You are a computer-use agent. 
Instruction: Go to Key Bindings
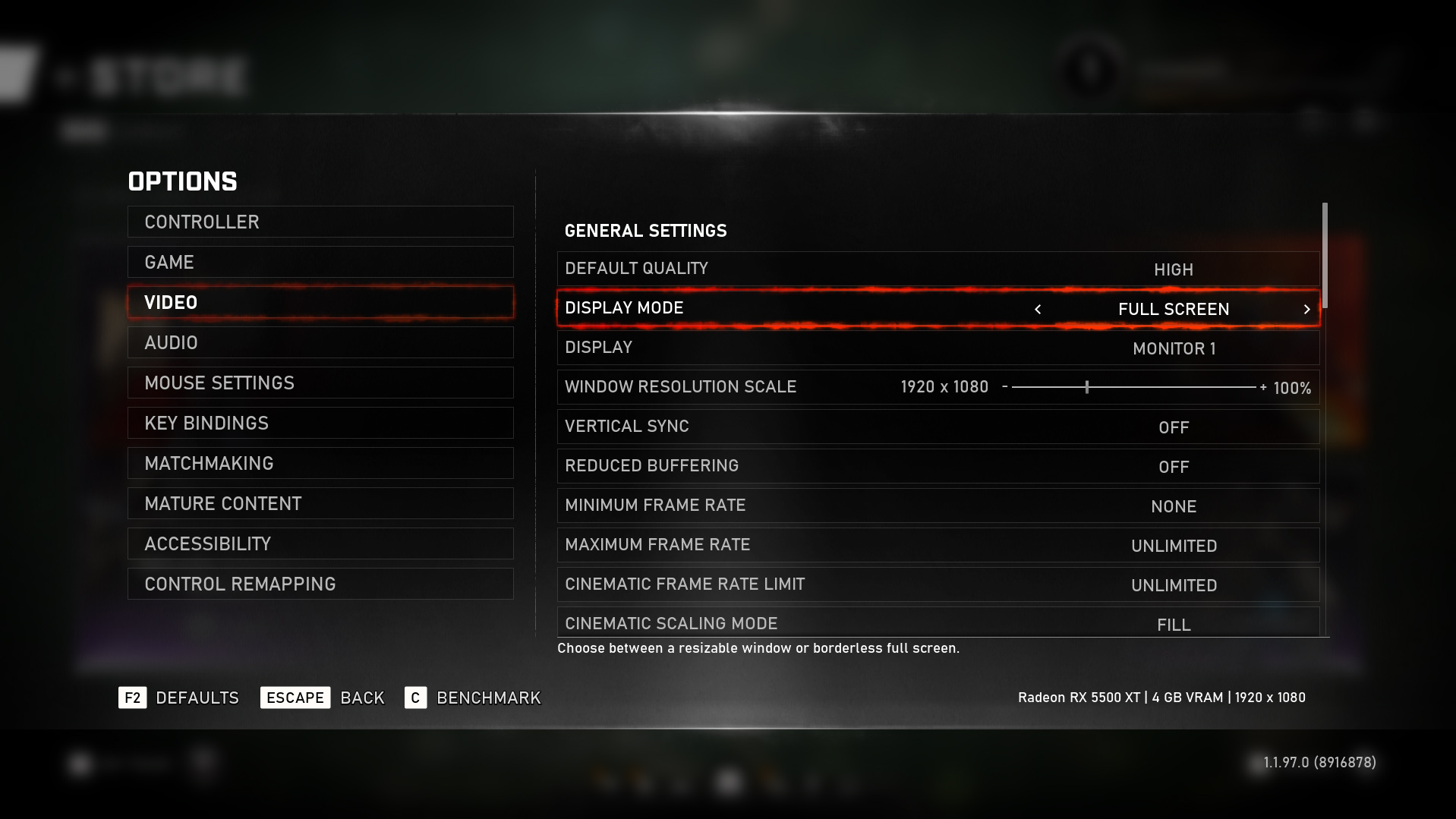coord(320,423)
